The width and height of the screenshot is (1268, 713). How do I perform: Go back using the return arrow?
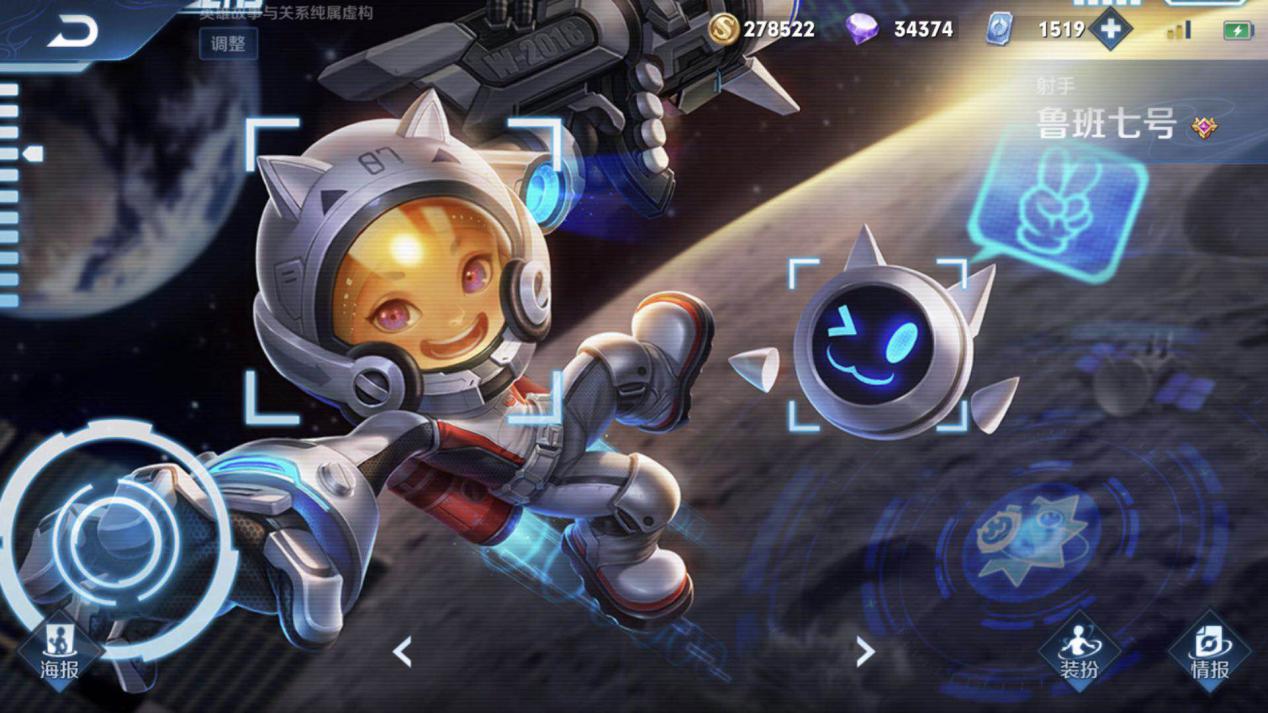(x=73, y=32)
